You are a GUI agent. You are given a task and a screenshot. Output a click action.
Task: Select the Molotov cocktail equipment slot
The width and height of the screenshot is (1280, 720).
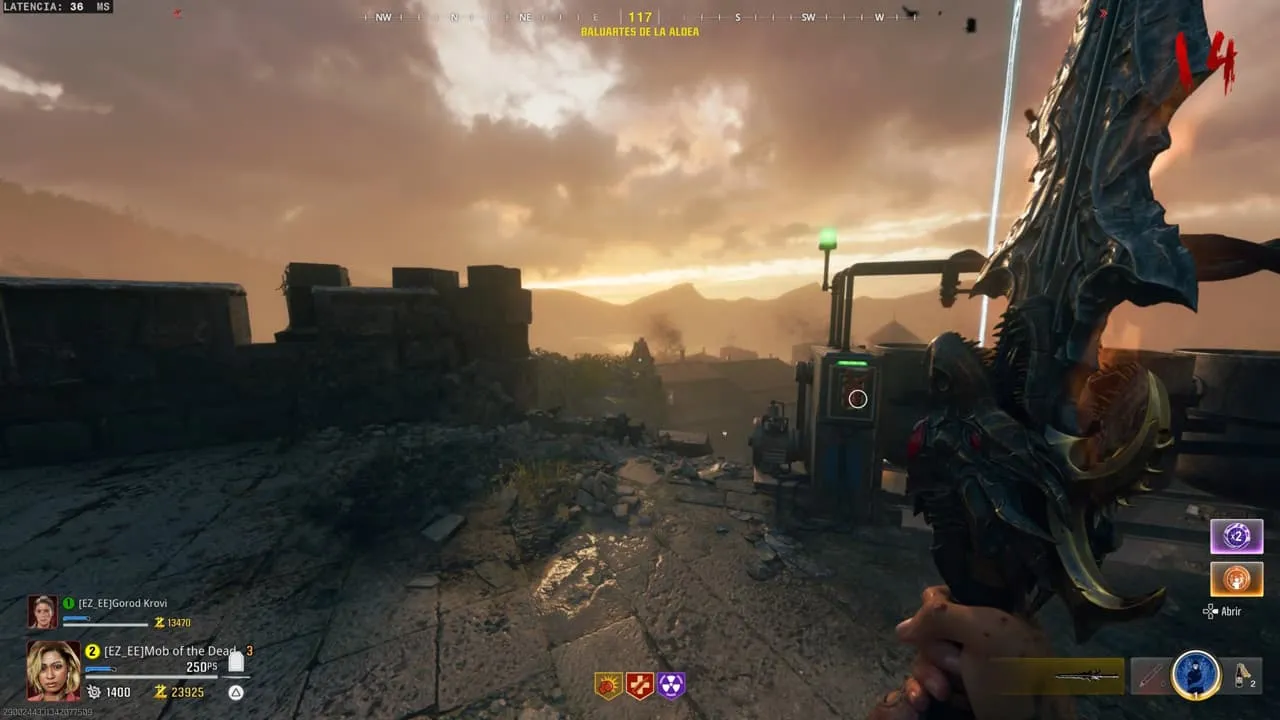tap(1245, 676)
